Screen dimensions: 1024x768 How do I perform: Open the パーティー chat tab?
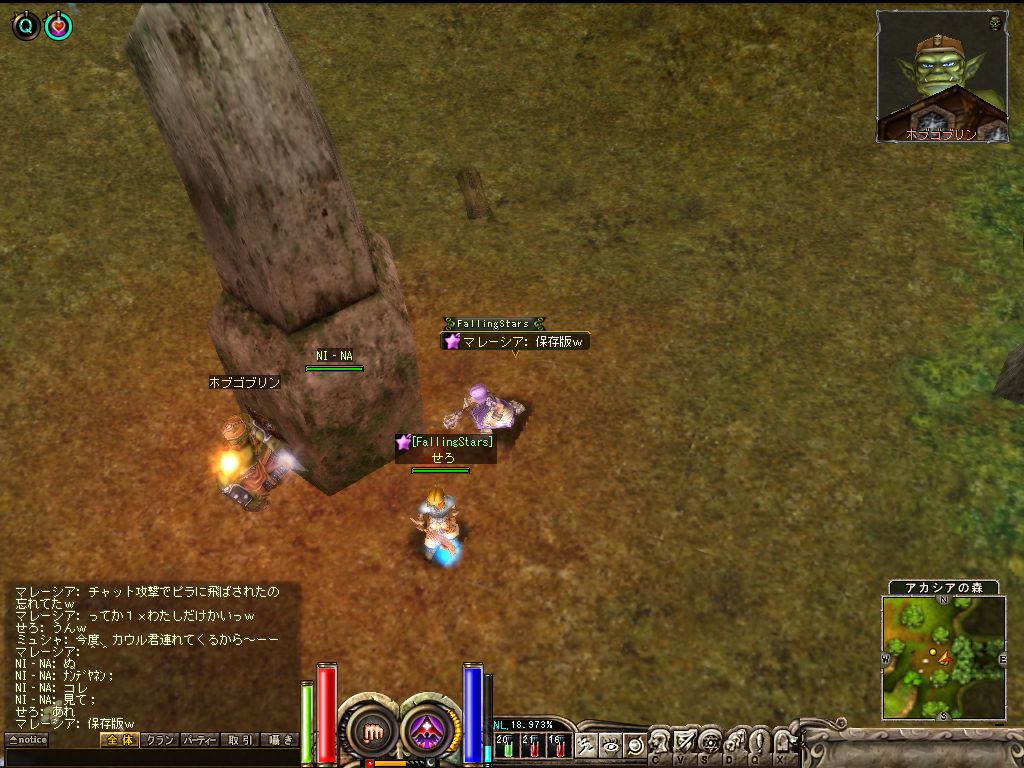pos(199,740)
